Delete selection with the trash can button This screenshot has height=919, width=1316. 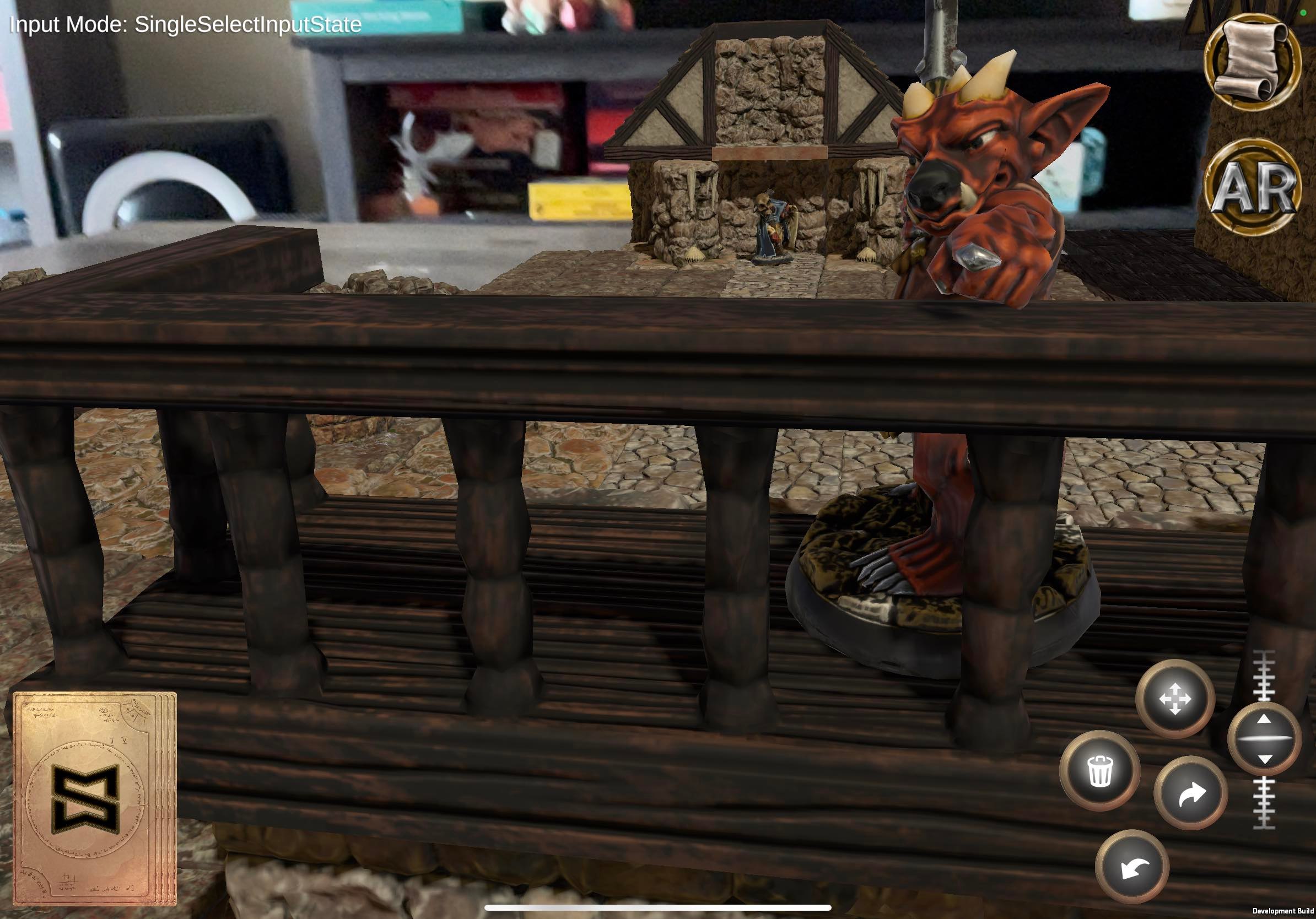[1100, 771]
